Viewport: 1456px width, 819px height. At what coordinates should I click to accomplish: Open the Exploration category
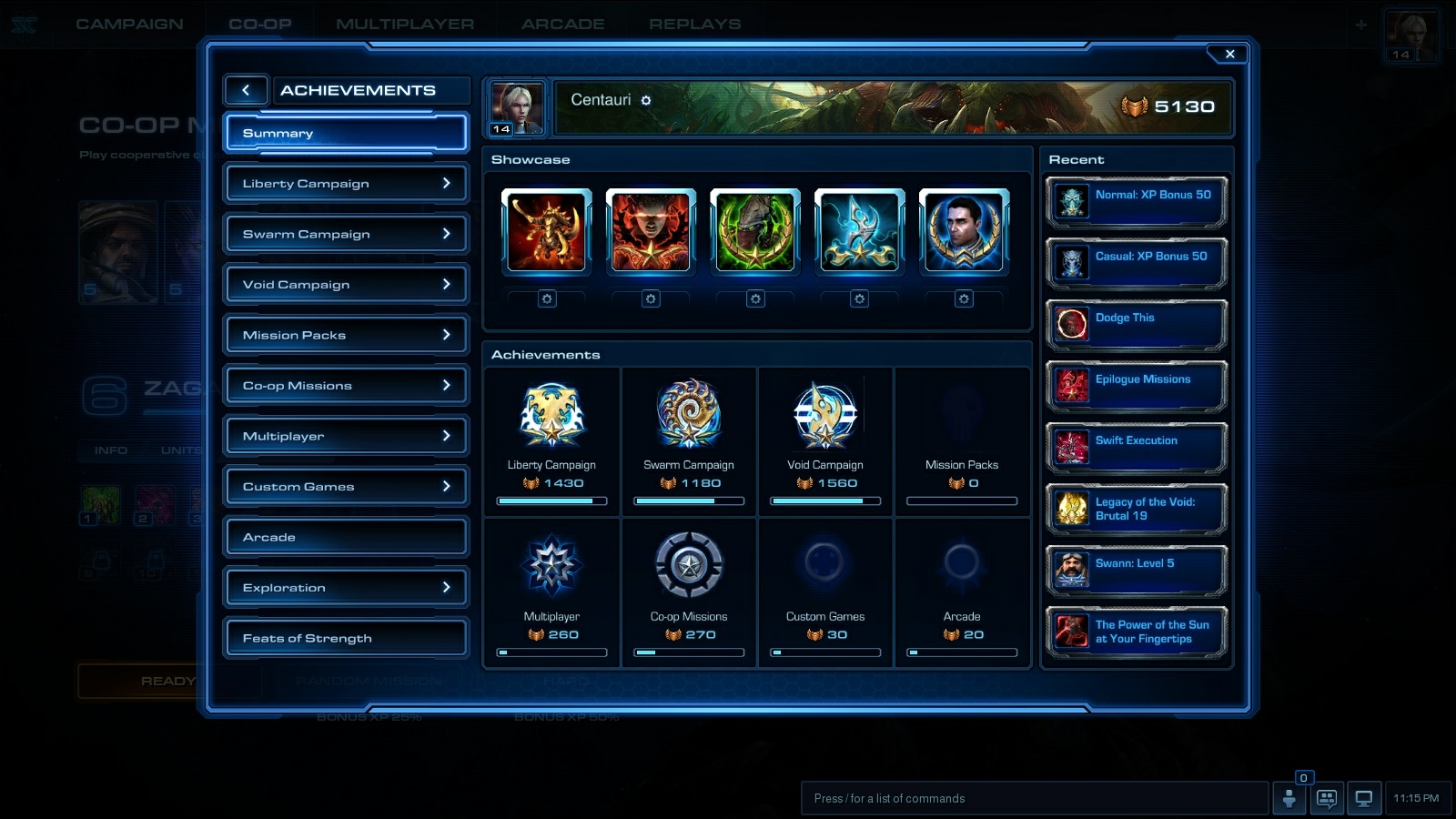tap(346, 588)
